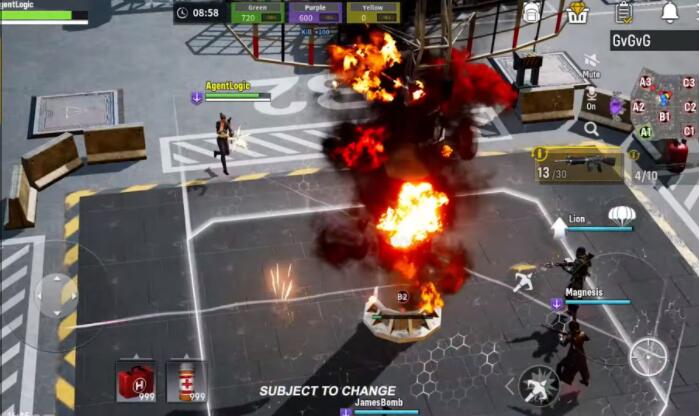Screen dimensions: 699x416
Task: Tap the running figure sprint icon
Action: pyautogui.click(x=523, y=282)
